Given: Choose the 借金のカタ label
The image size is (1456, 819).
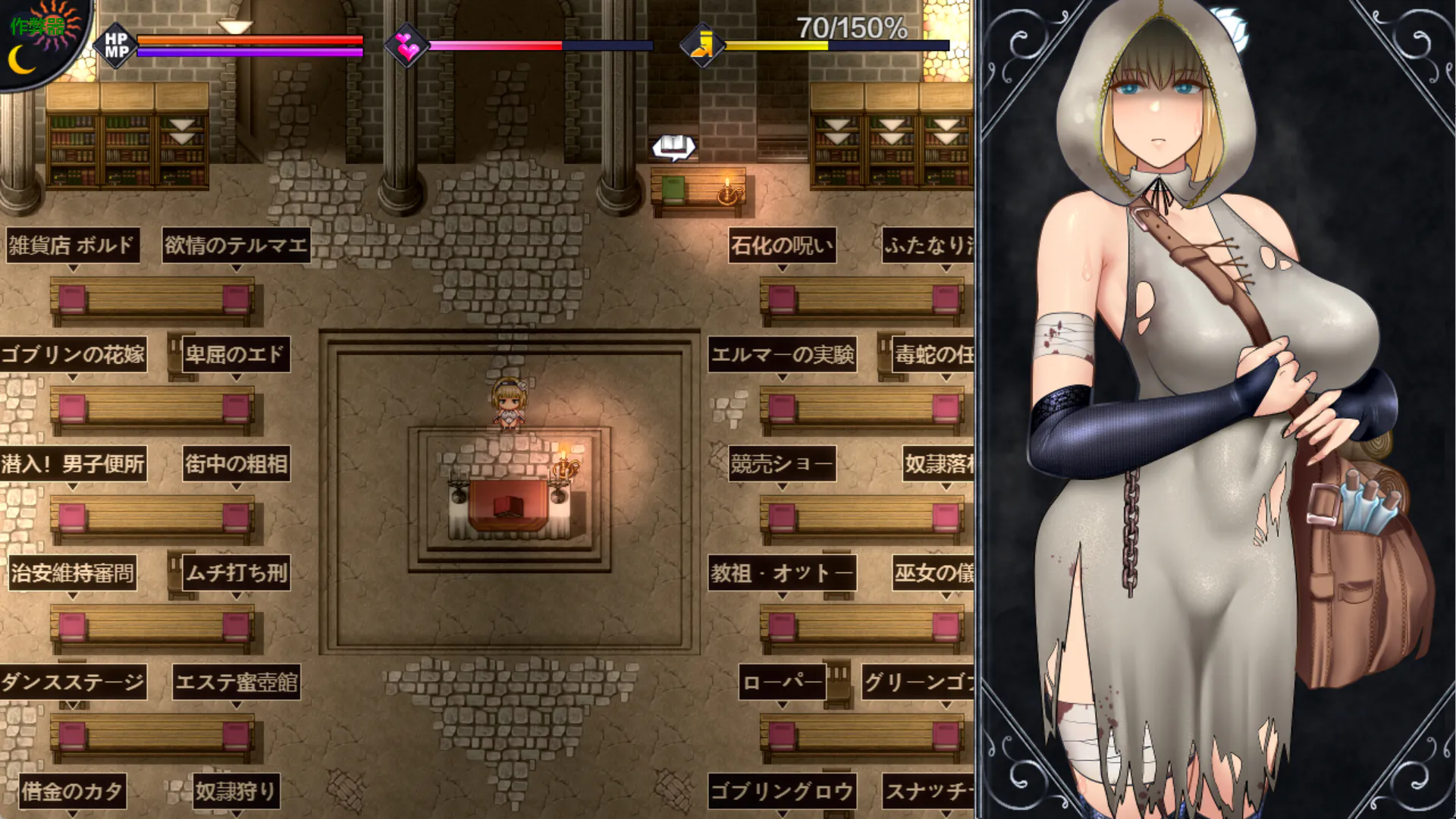Looking at the screenshot, I should (72, 792).
